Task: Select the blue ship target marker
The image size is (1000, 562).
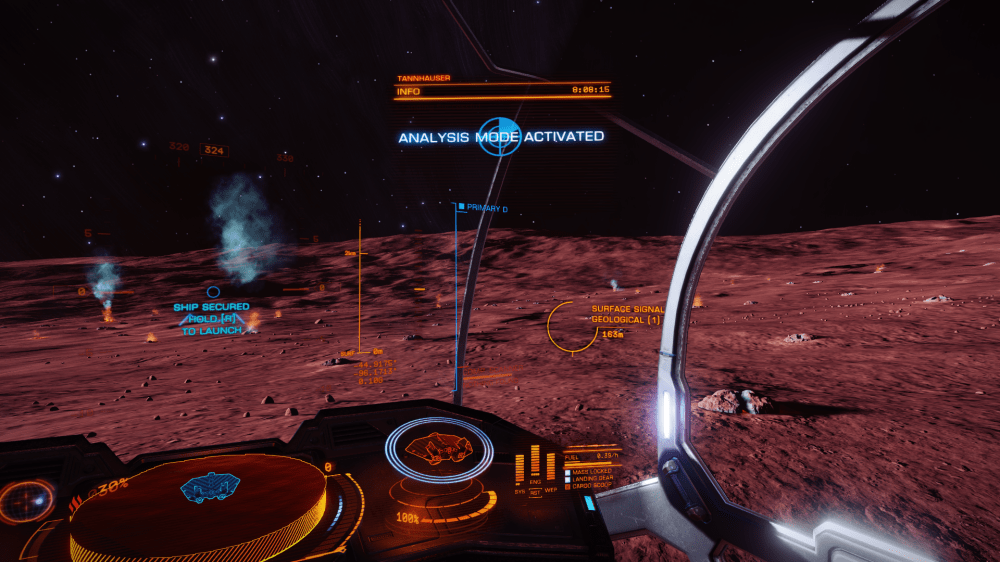Action: [x=213, y=292]
